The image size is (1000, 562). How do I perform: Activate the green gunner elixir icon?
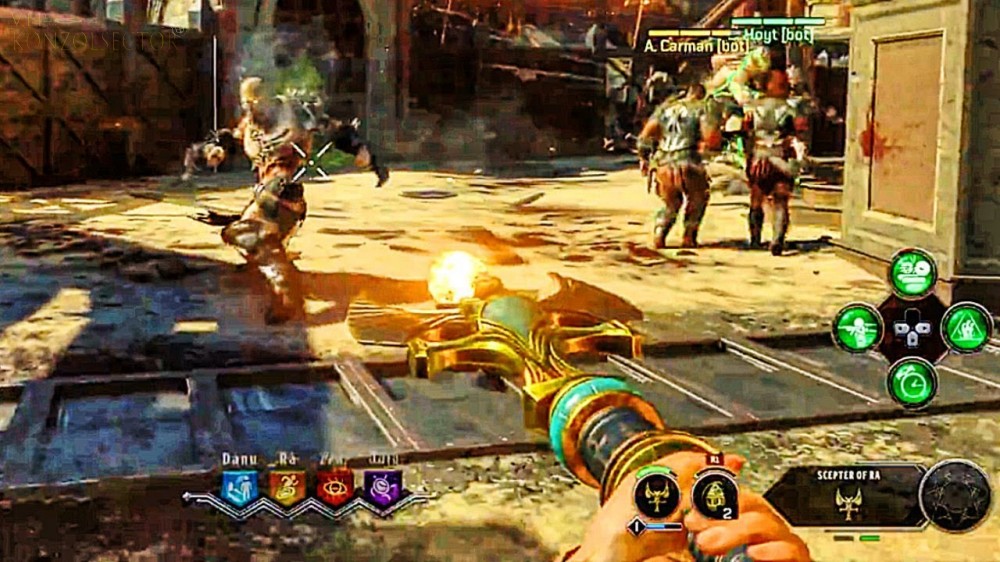[858, 328]
